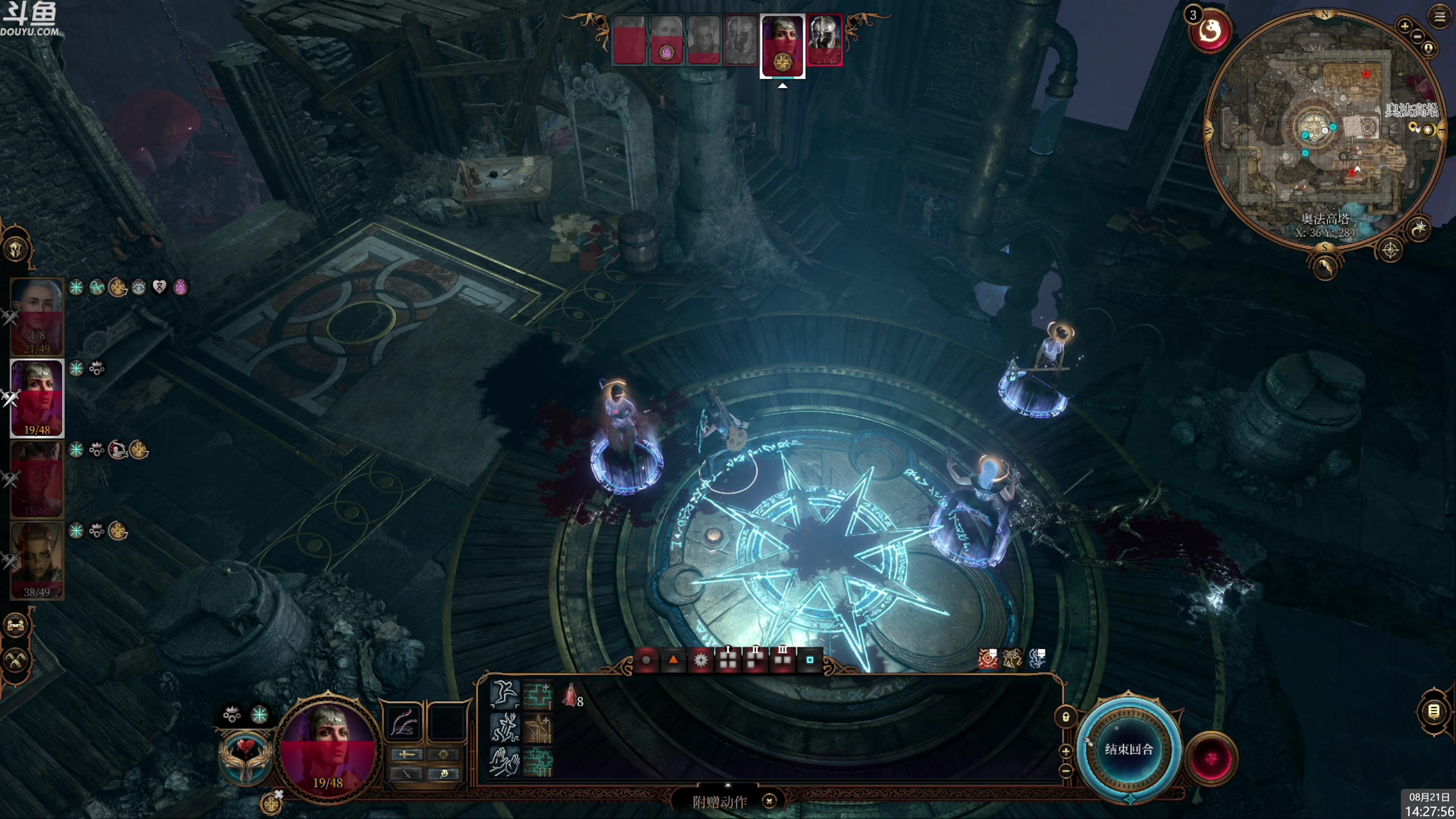Close the 附赠动作 bonus action filter

pyautogui.click(x=769, y=801)
